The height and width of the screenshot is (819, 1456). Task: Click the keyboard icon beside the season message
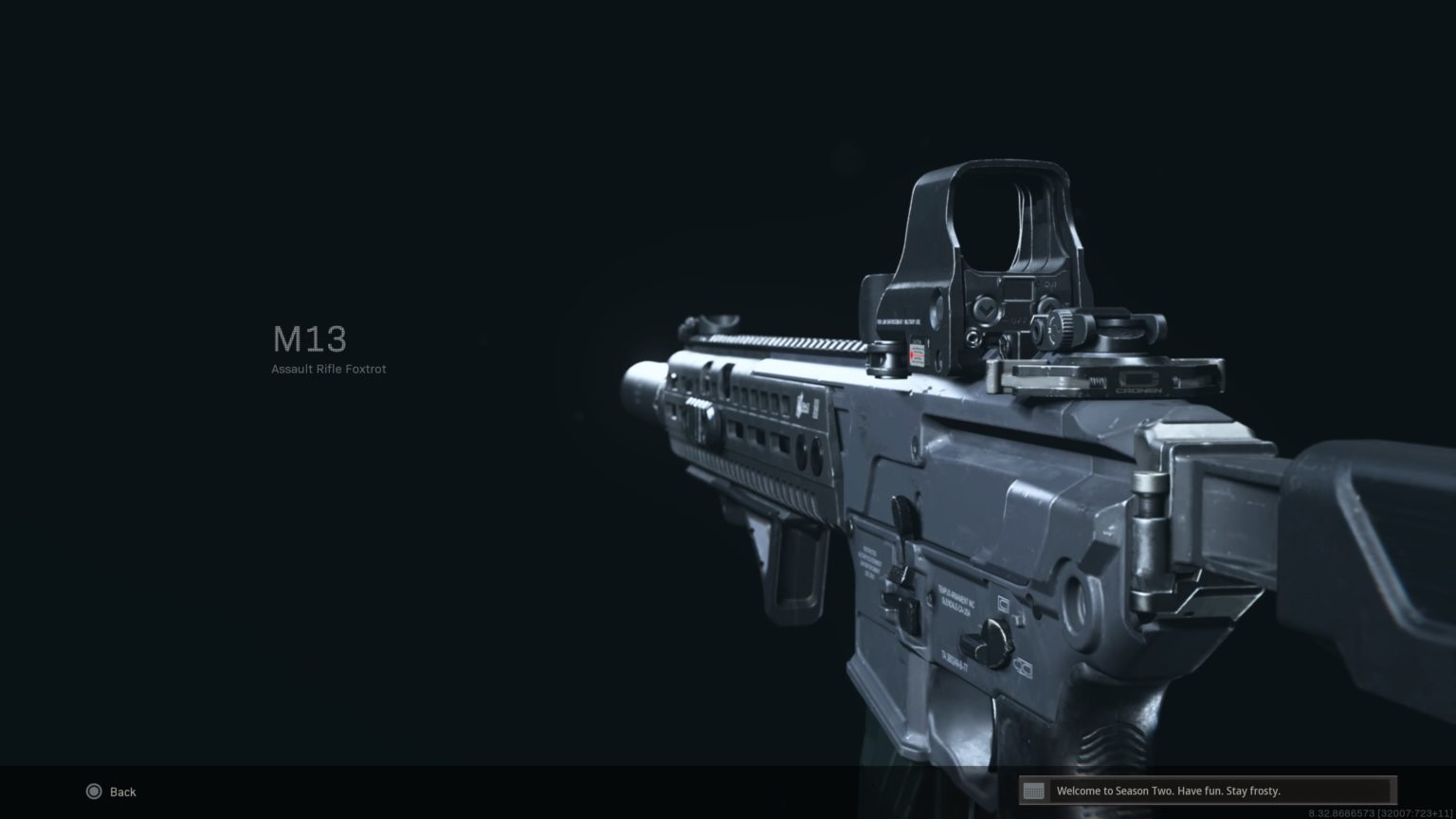[x=1035, y=791]
